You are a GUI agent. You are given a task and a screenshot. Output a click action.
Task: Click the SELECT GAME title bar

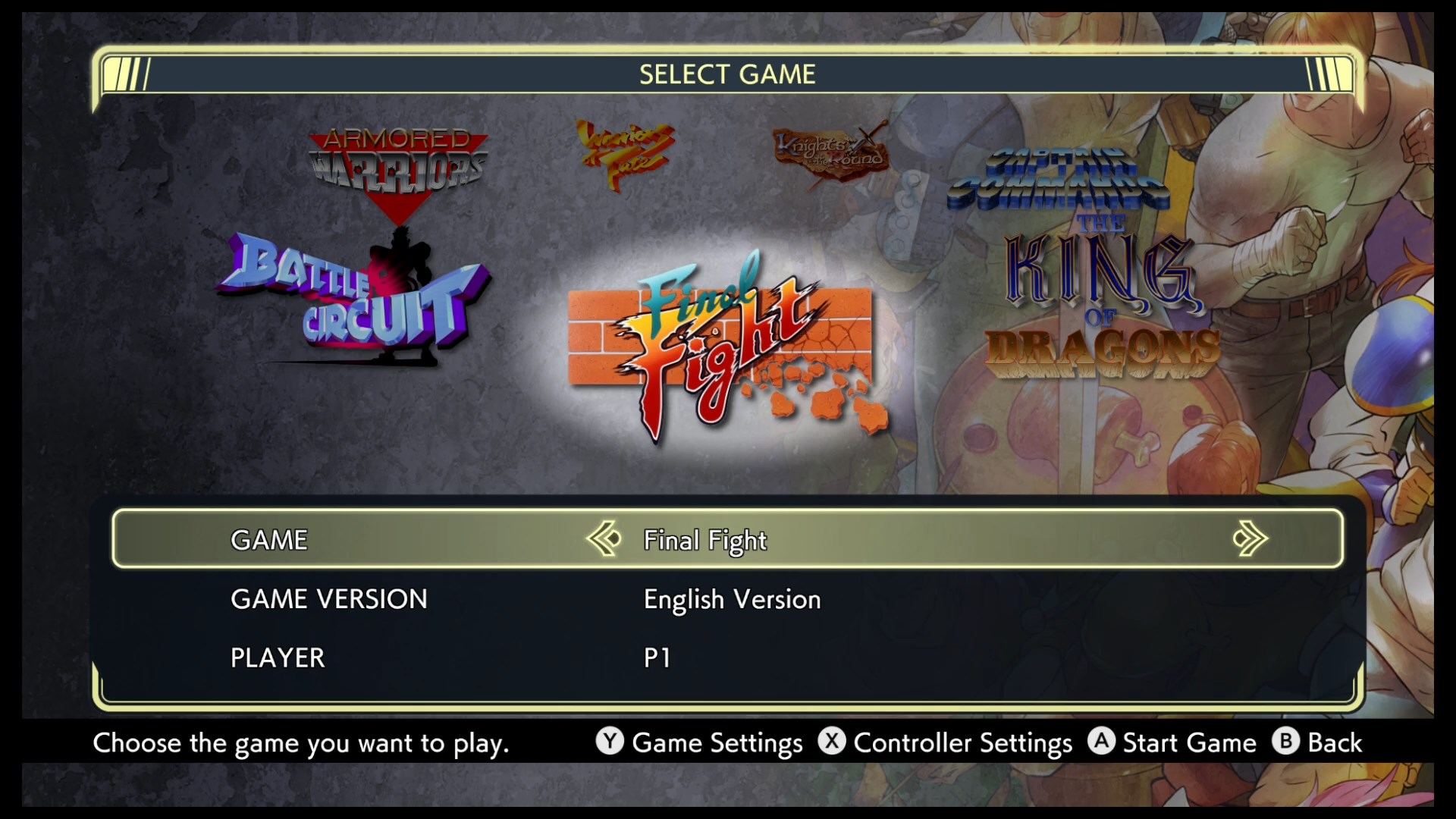click(x=728, y=74)
